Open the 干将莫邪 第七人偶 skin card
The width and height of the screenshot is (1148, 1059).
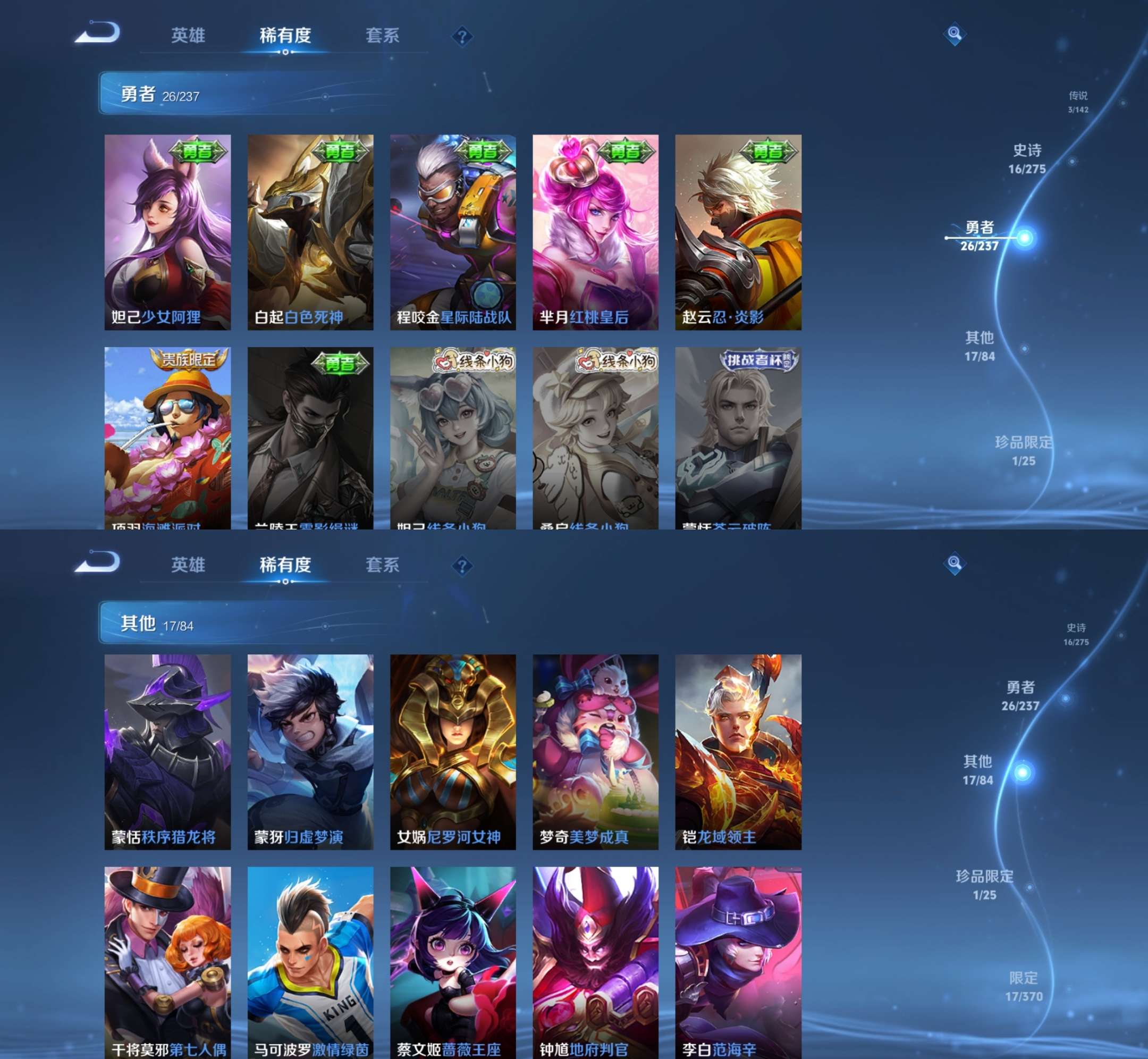[167, 963]
